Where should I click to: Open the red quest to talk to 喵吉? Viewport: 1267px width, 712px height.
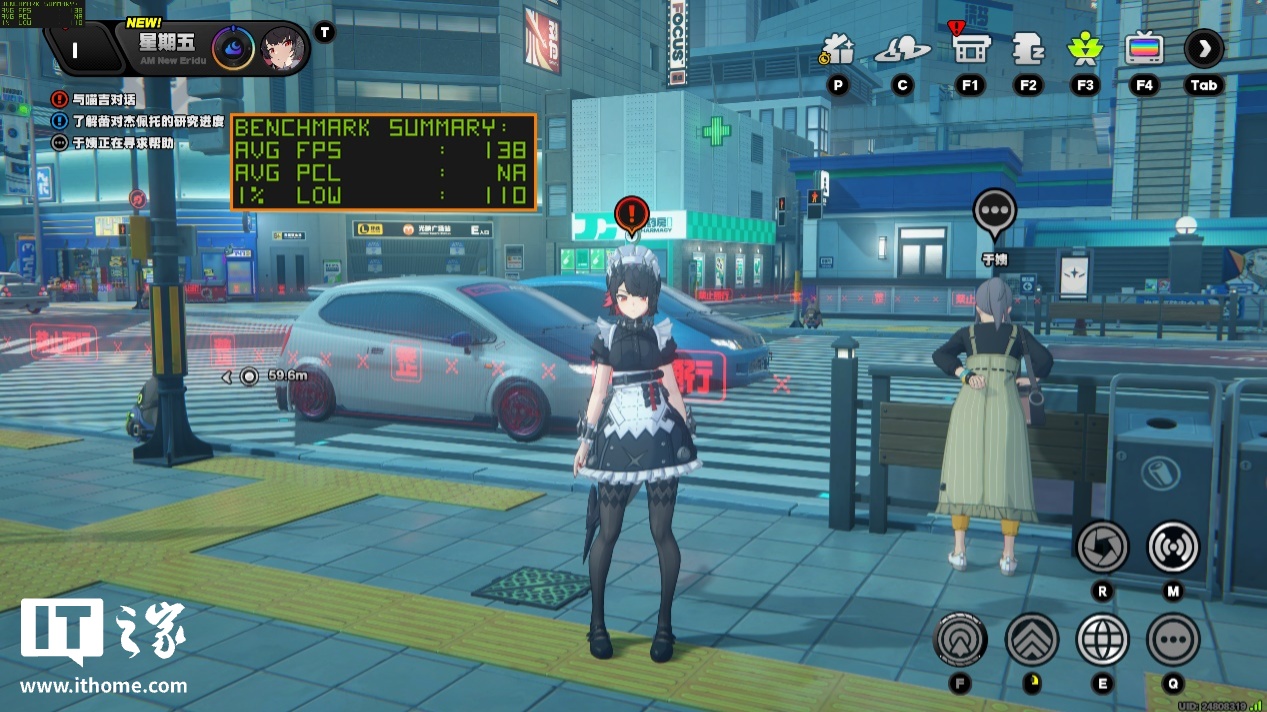click(95, 100)
